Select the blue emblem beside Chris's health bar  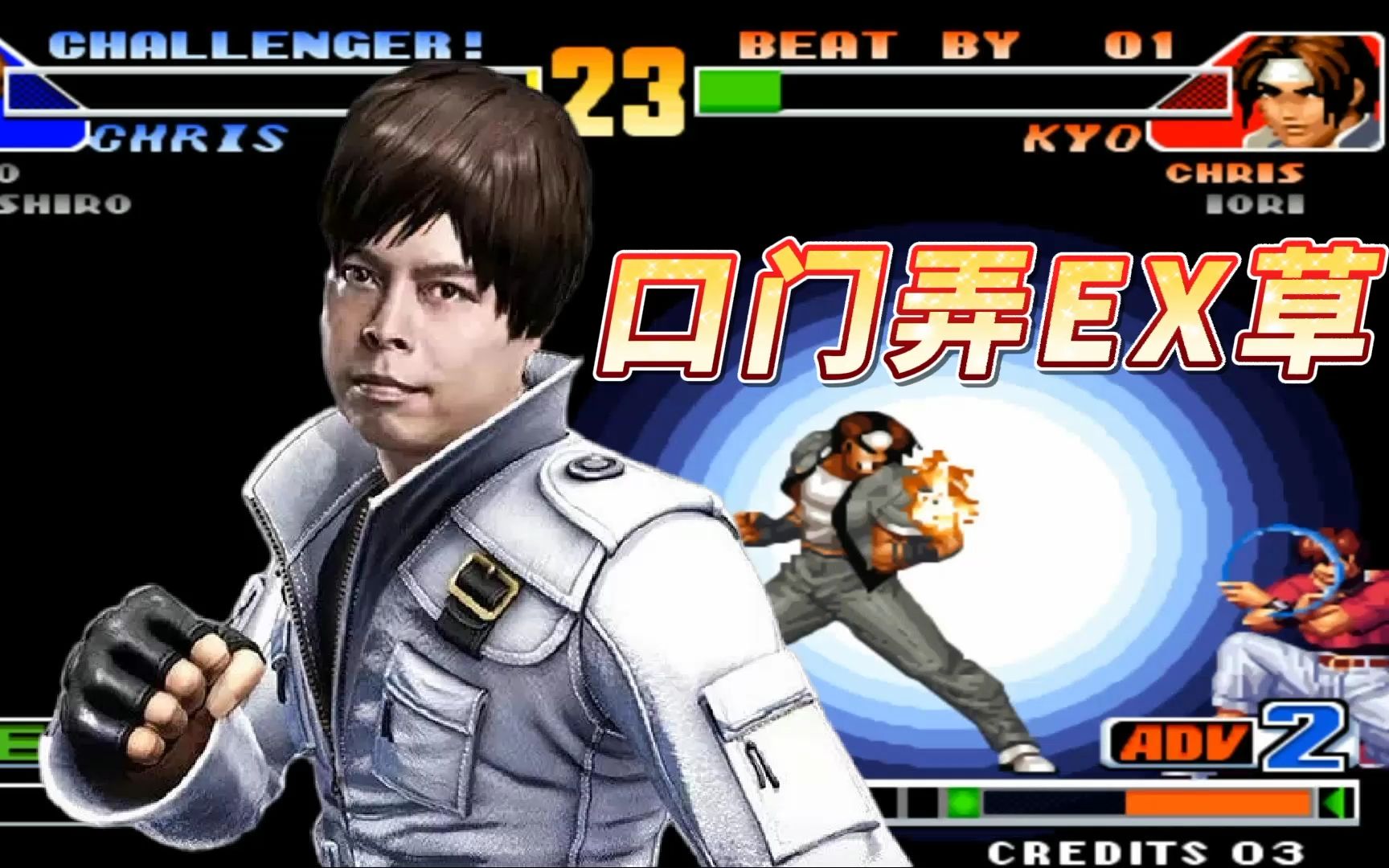point(24,88)
